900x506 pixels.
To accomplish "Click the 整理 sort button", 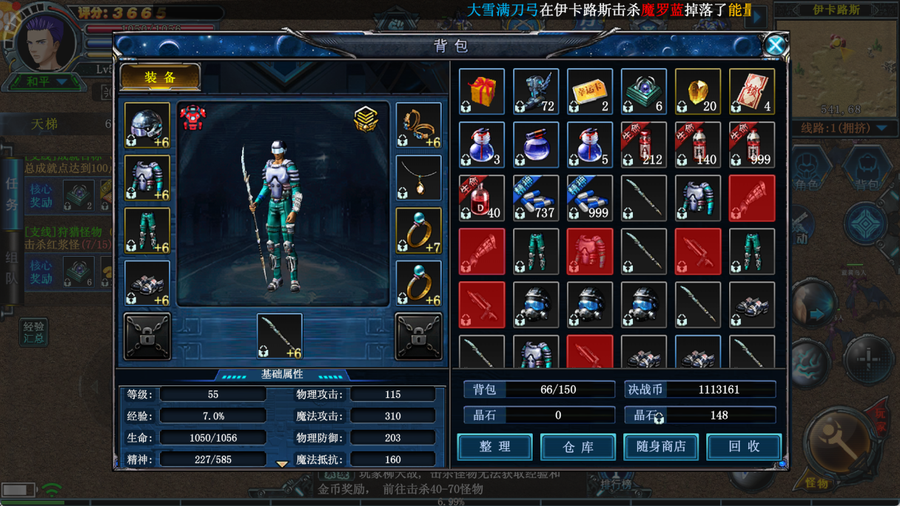I will point(494,447).
